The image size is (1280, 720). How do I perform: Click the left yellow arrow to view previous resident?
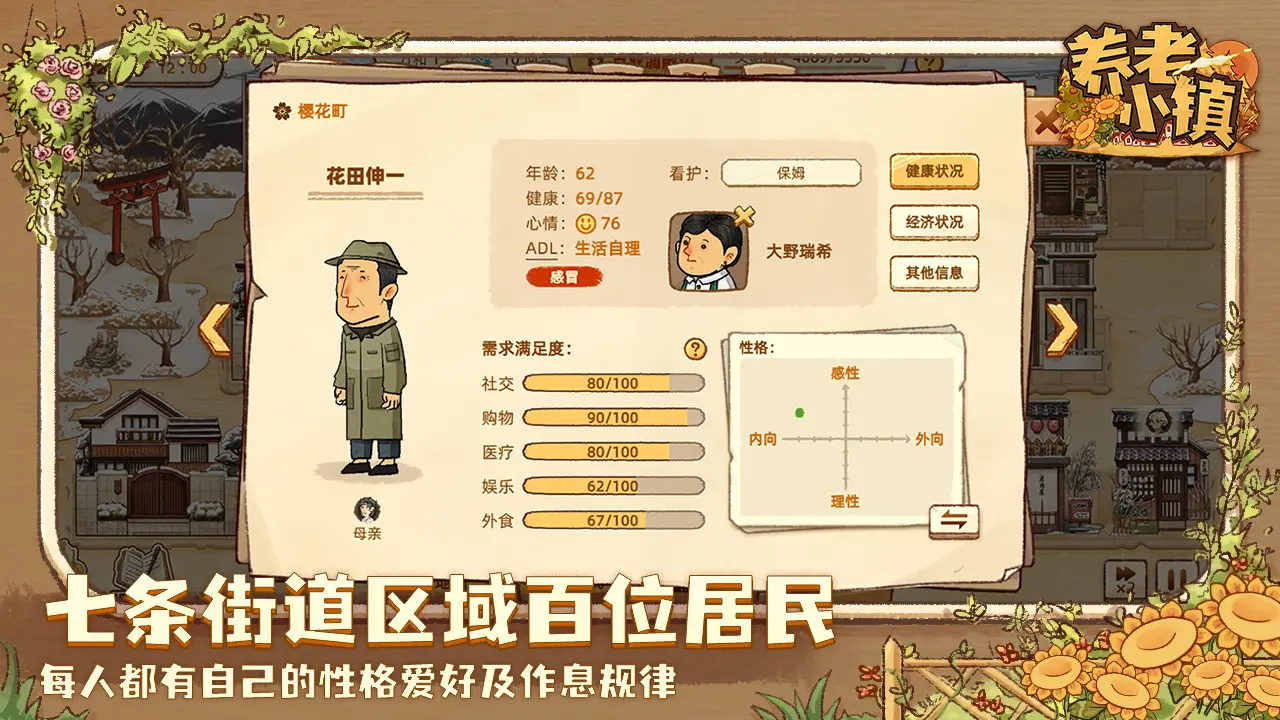[213, 330]
